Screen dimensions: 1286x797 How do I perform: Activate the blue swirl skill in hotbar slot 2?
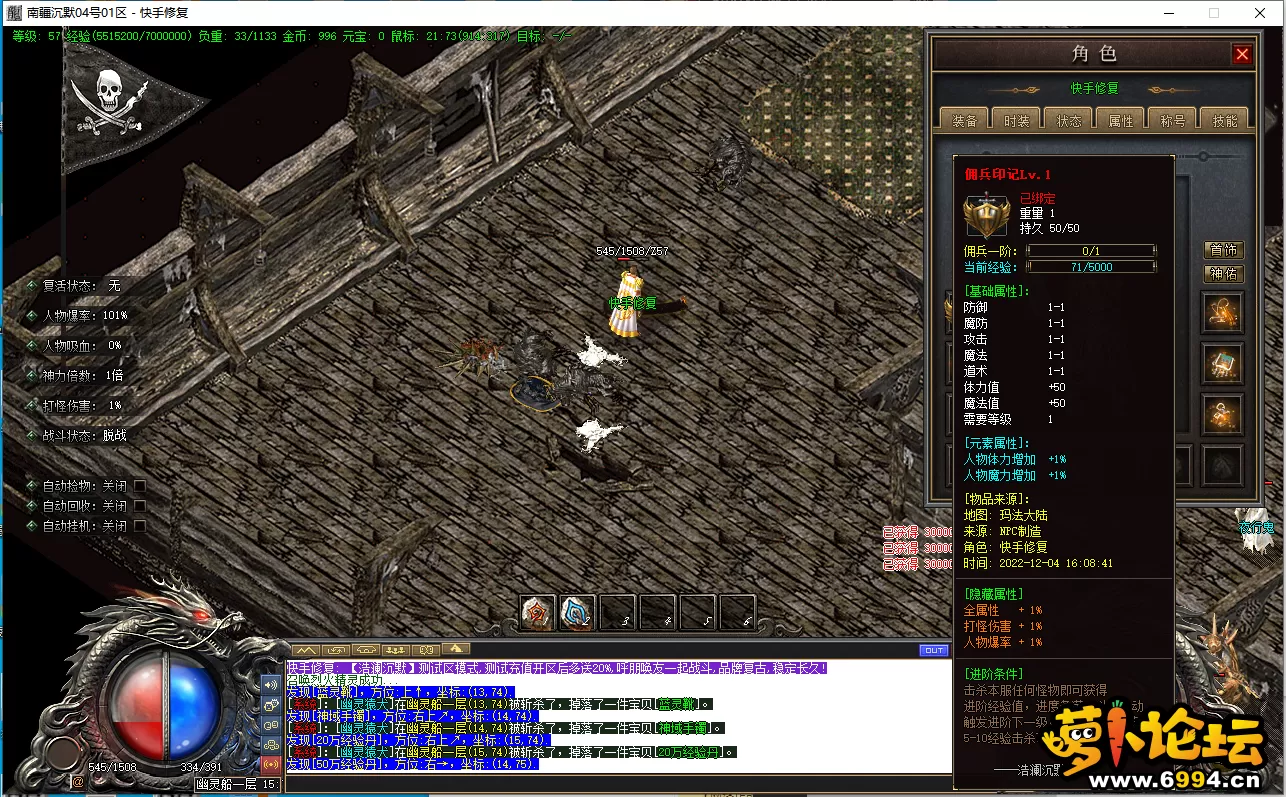tap(577, 612)
